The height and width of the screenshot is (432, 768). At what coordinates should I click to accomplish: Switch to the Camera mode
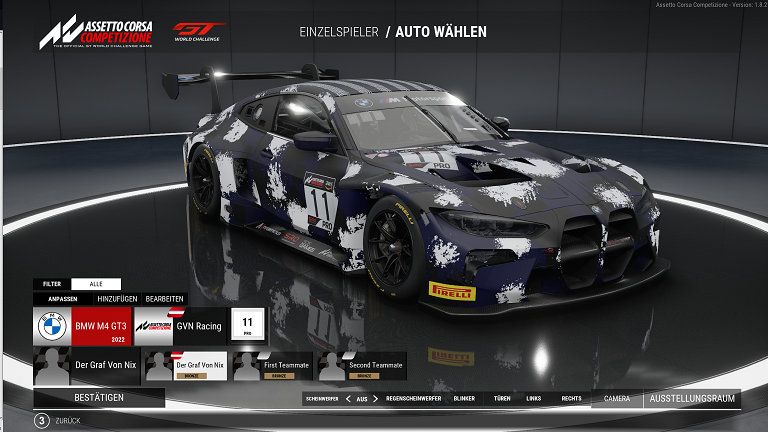pos(617,398)
